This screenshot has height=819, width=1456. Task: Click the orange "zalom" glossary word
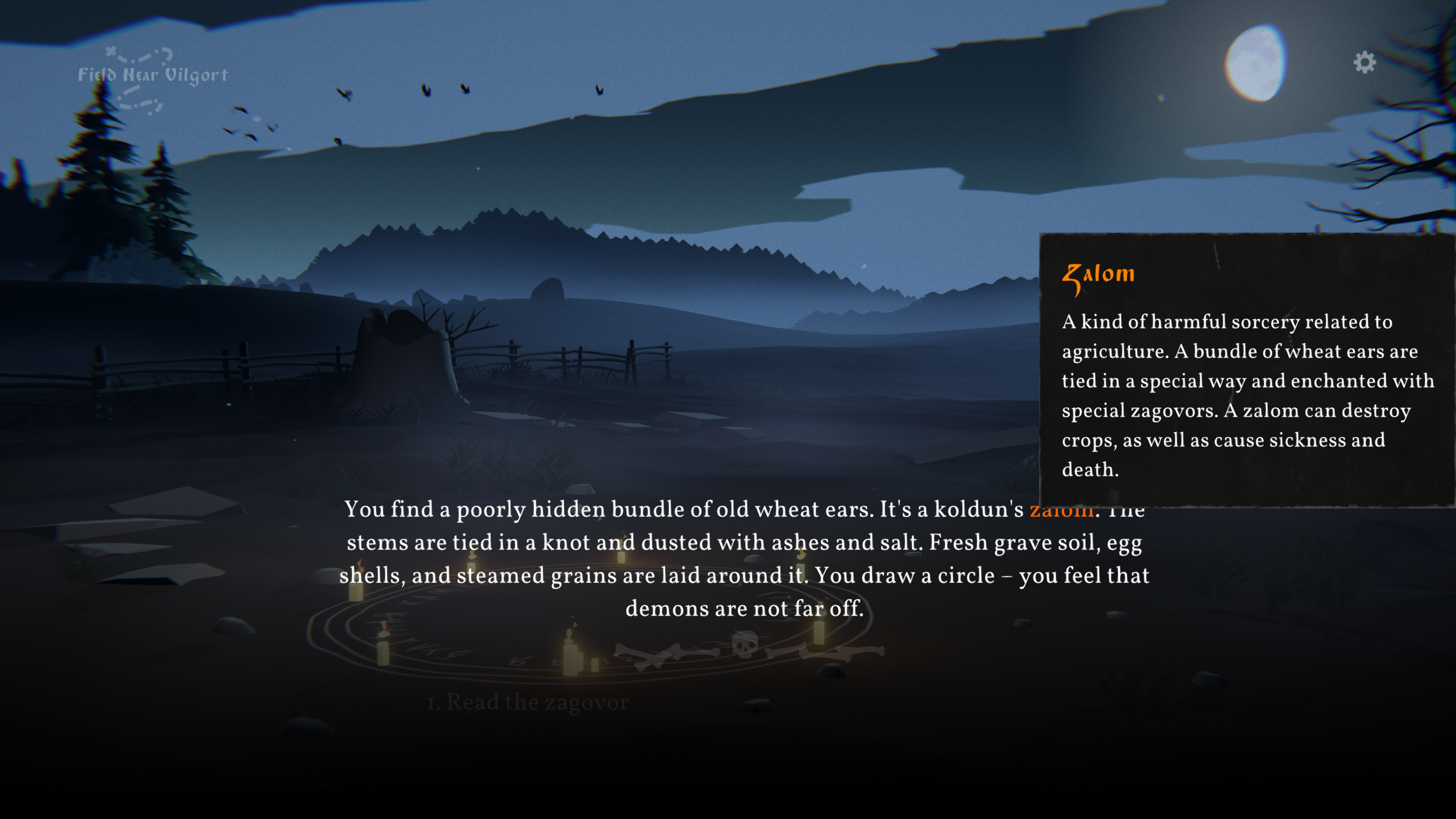pyautogui.click(x=1060, y=511)
